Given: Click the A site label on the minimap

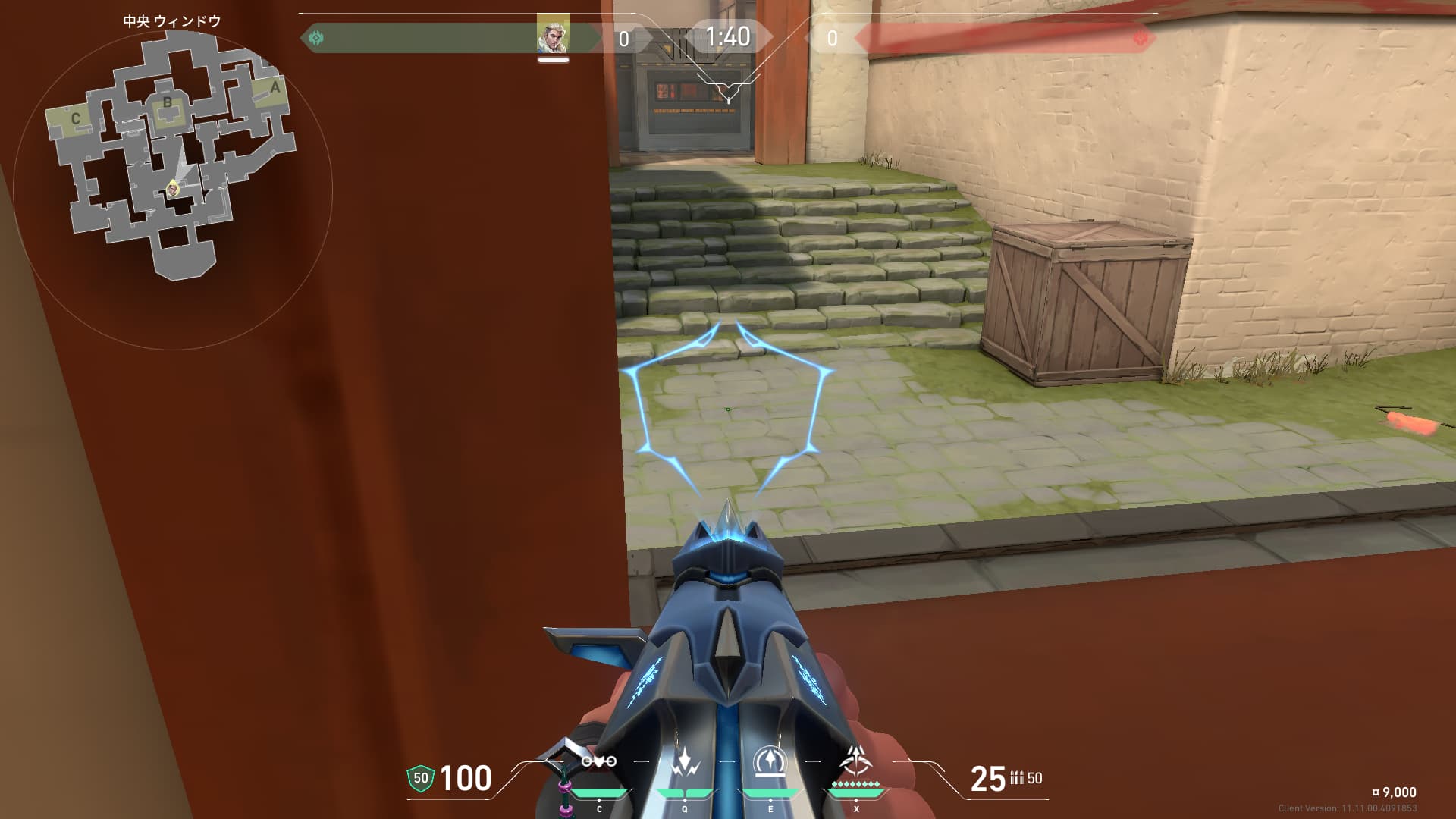Looking at the screenshot, I should [275, 87].
